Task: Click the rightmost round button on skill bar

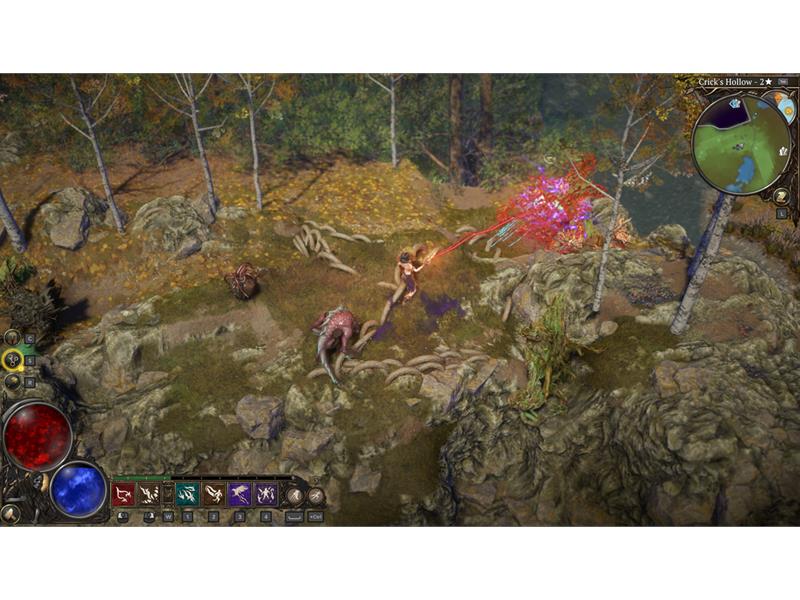Action: point(316,495)
